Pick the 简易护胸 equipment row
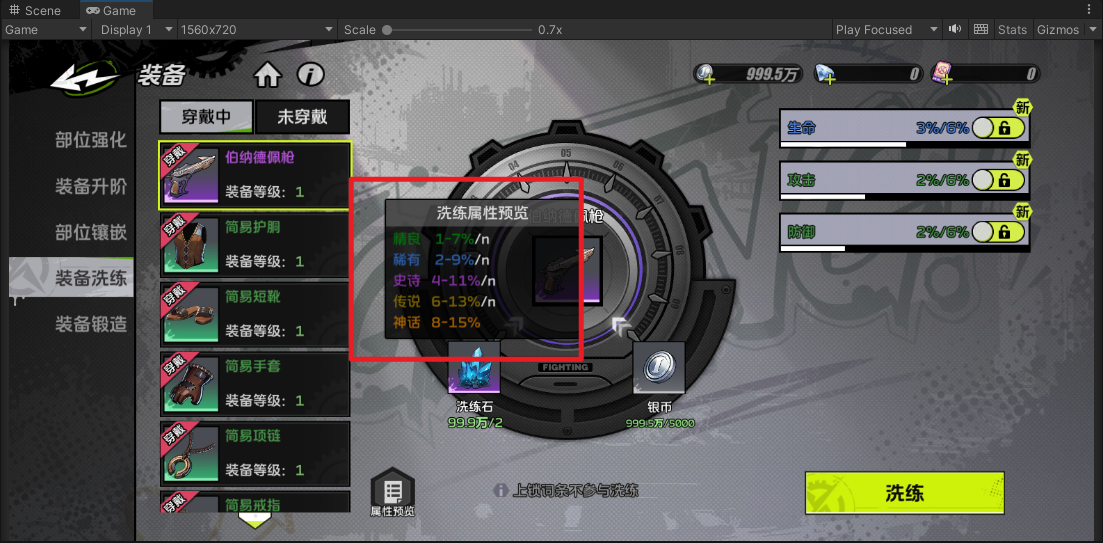Viewport: 1103px width, 543px height. [255, 245]
